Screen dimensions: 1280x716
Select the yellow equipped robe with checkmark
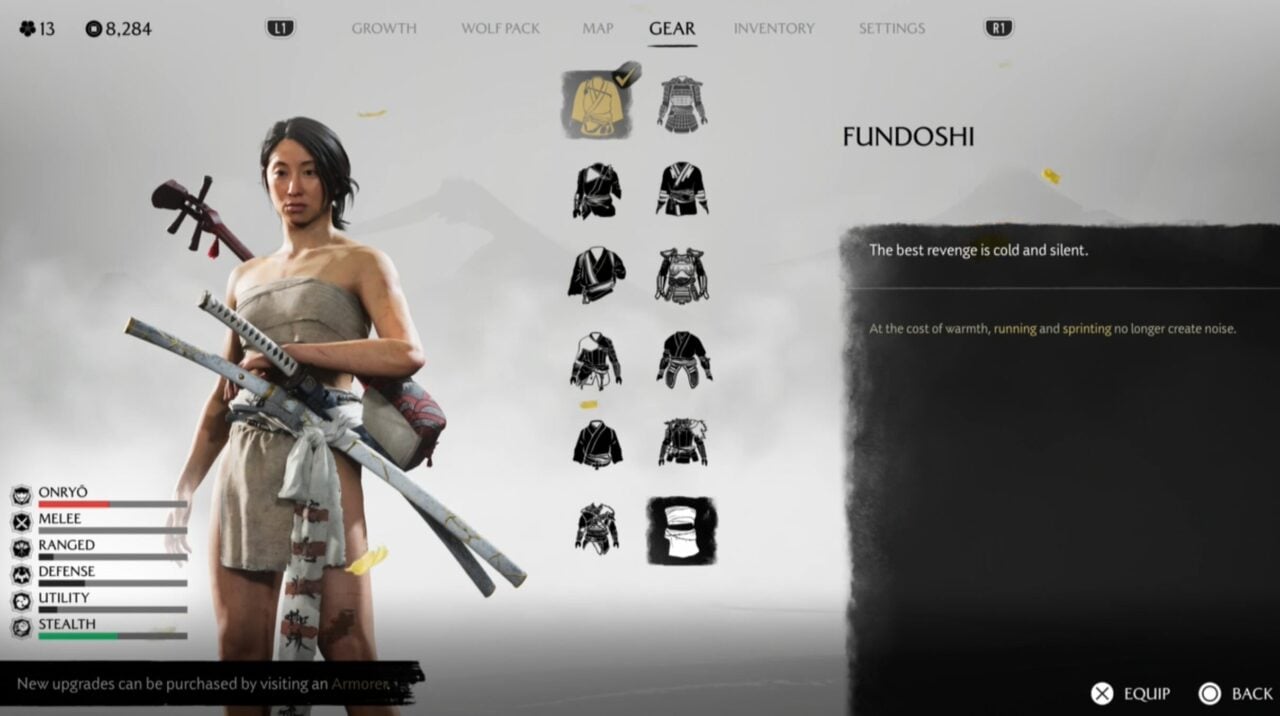click(x=597, y=104)
